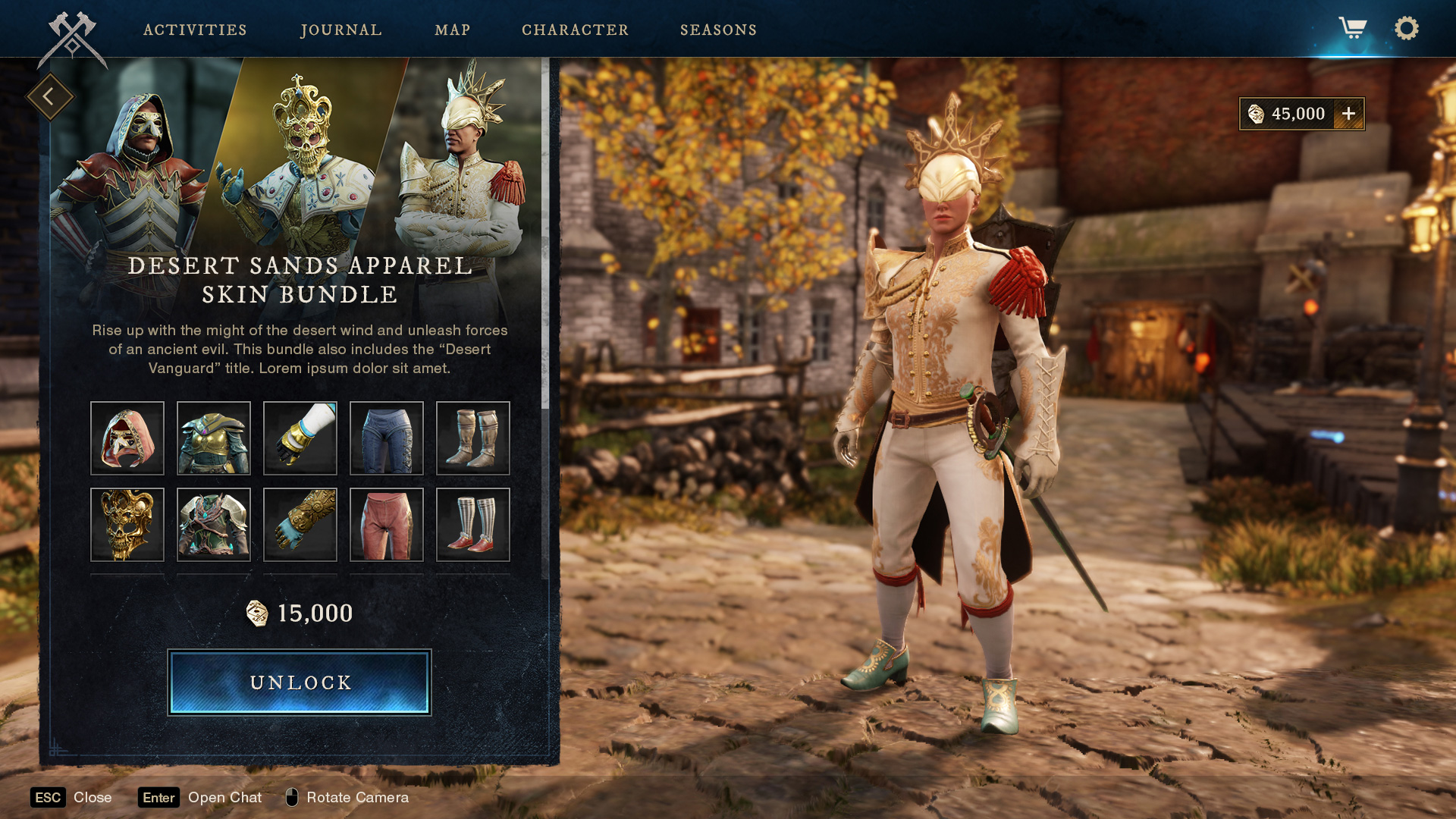The height and width of the screenshot is (819, 1456).
Task: Open the Activities menu
Action: coord(195,30)
